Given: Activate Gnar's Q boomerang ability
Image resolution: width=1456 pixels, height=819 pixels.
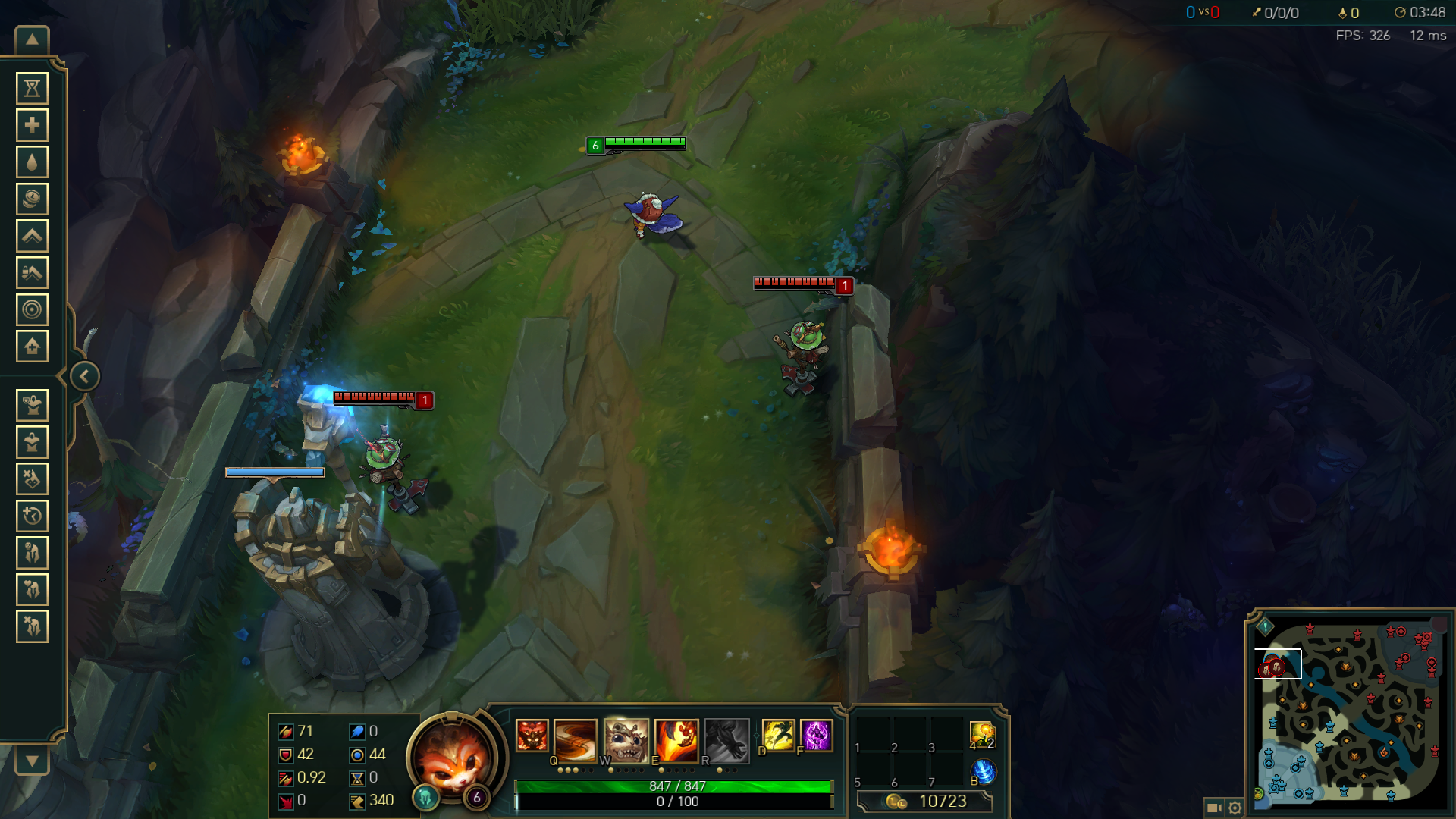Looking at the screenshot, I should pos(575,739).
